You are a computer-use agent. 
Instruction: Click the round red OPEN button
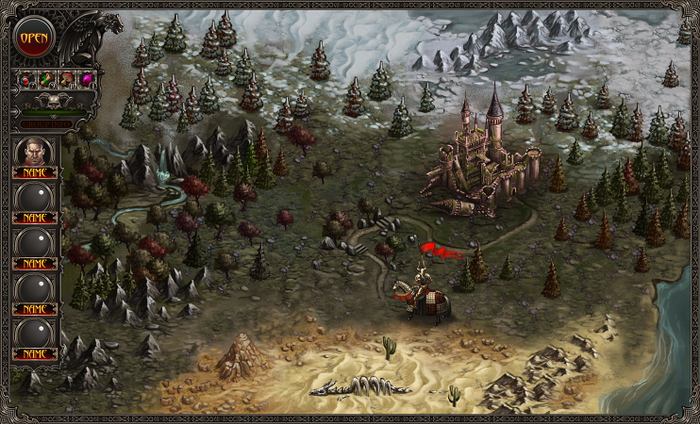[34, 37]
